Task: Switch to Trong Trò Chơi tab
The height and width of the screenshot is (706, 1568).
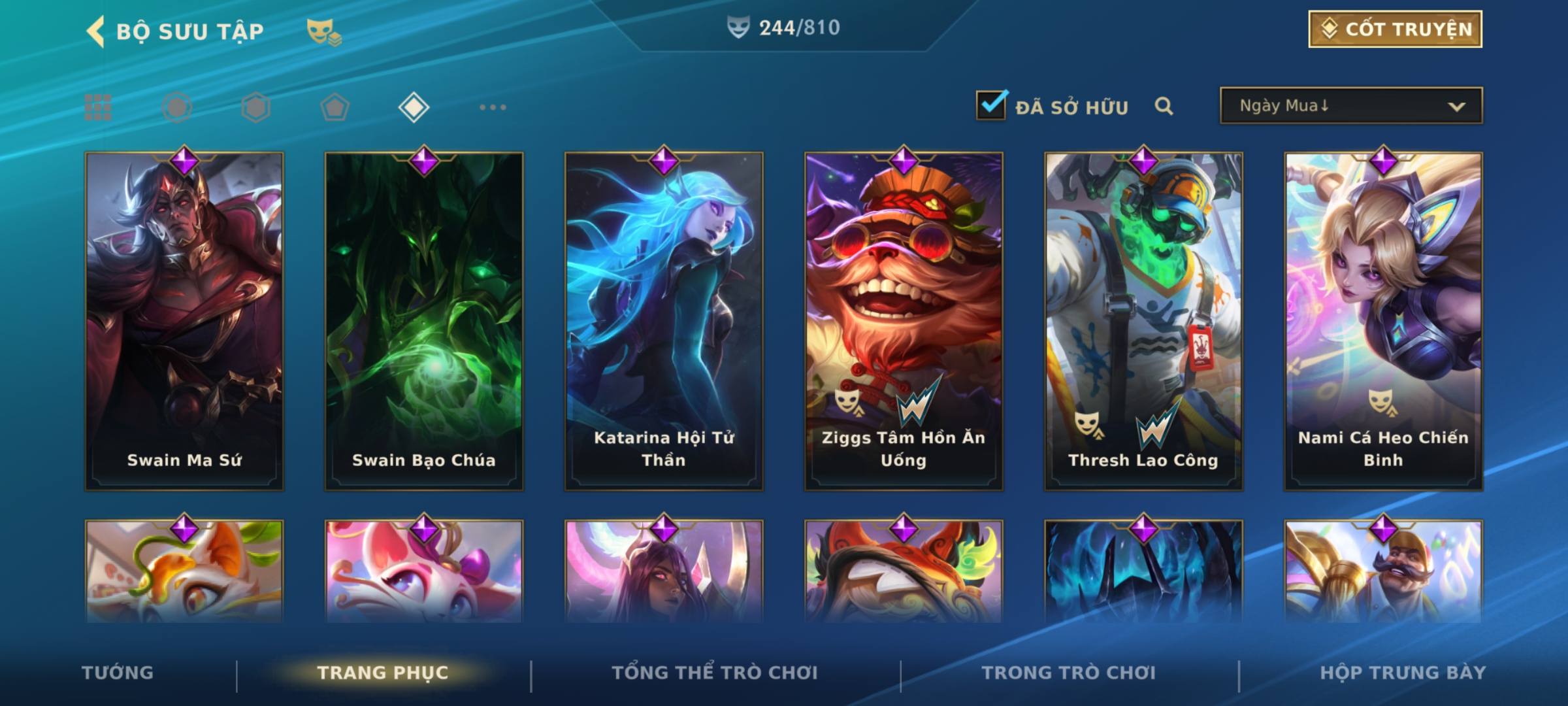Action: coord(1069,673)
